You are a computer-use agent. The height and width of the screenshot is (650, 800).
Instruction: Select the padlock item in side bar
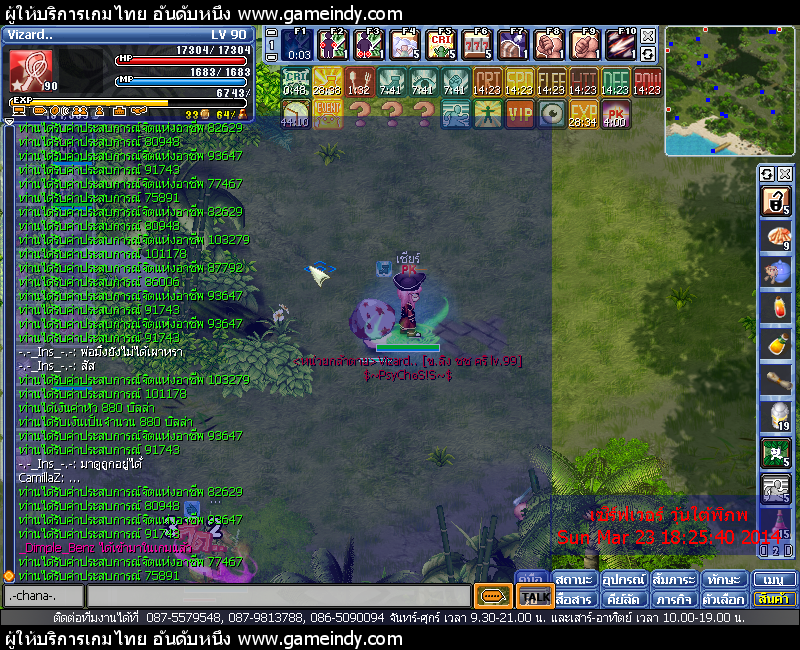pos(776,202)
